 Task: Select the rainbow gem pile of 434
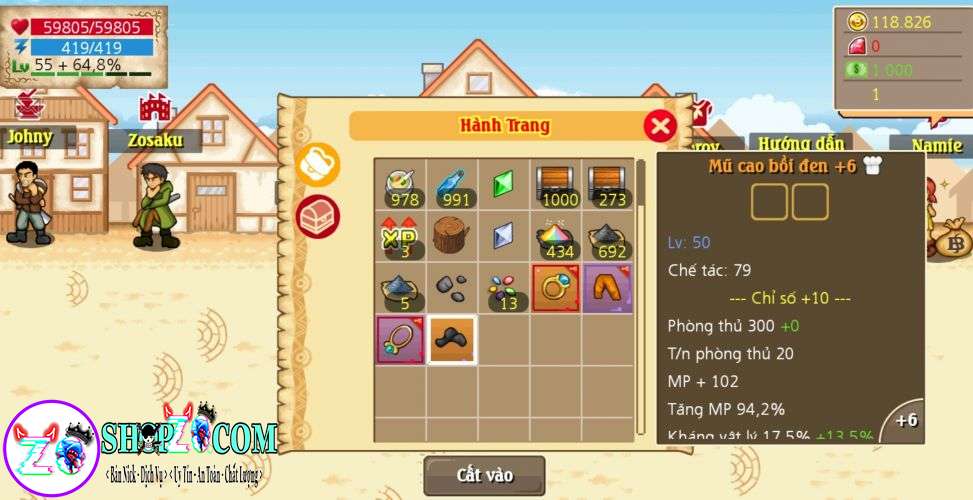click(557, 236)
